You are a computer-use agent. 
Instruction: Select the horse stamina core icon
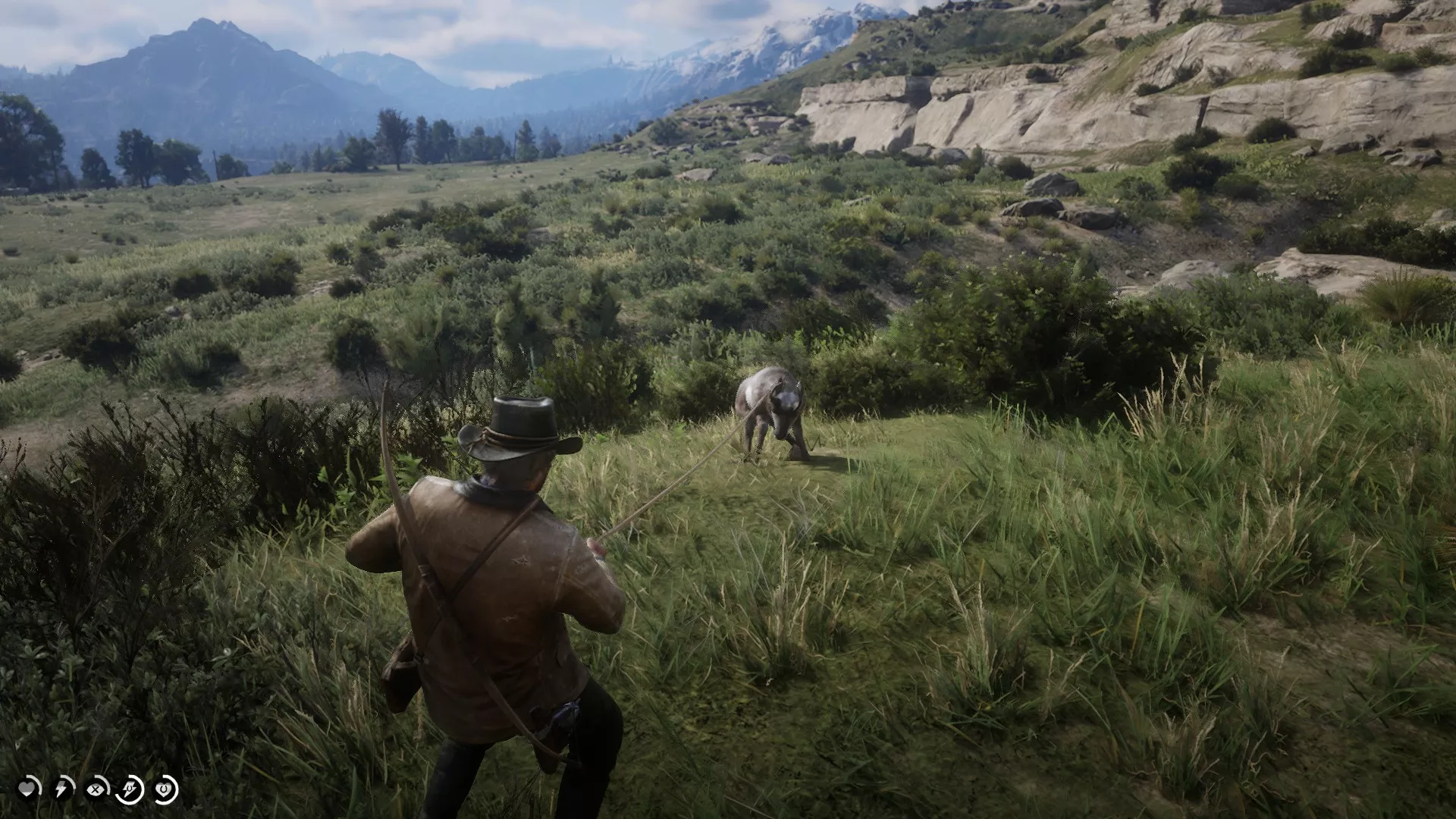pyautogui.click(x=129, y=791)
